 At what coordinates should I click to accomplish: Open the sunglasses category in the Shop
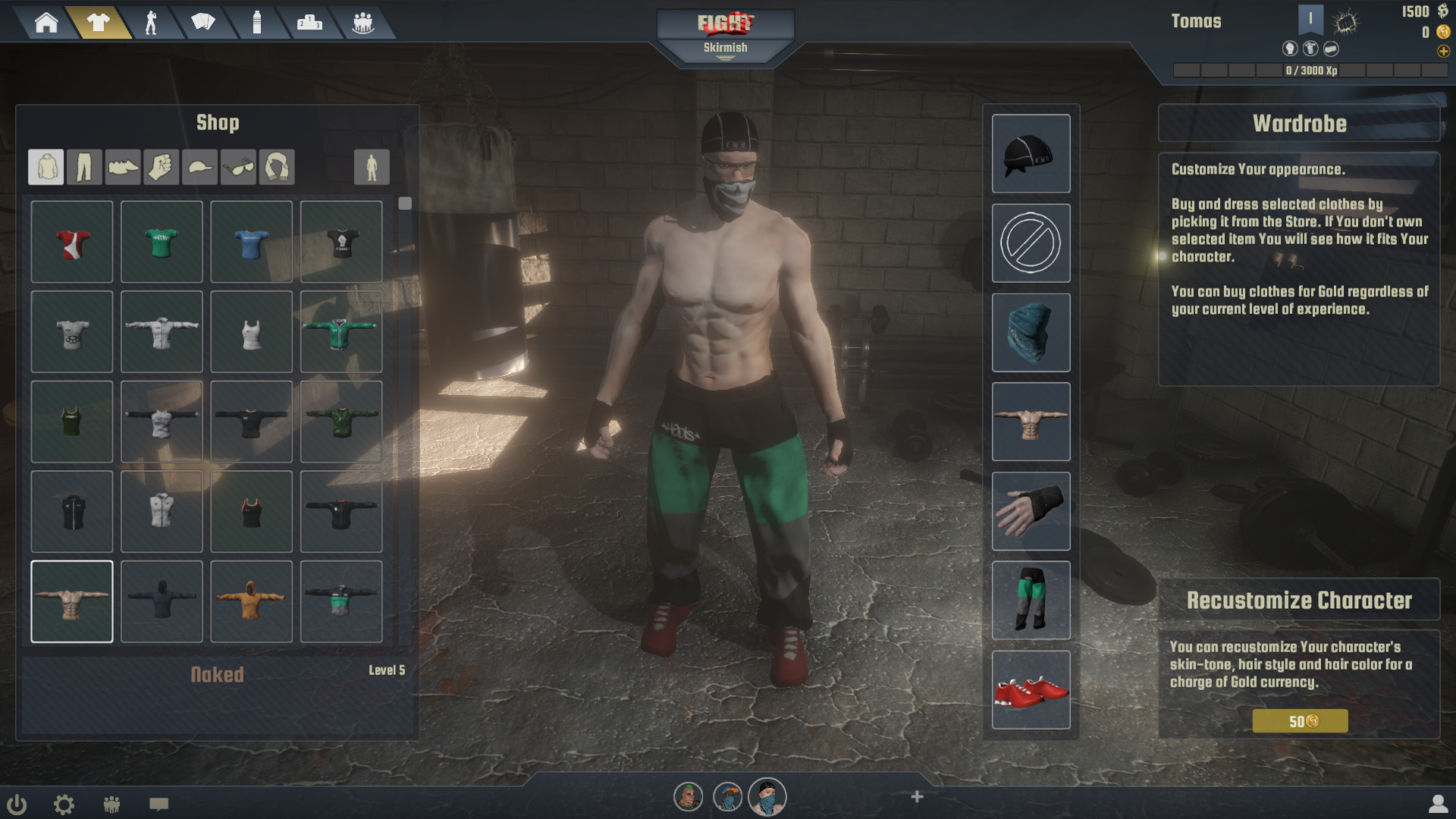tap(238, 167)
